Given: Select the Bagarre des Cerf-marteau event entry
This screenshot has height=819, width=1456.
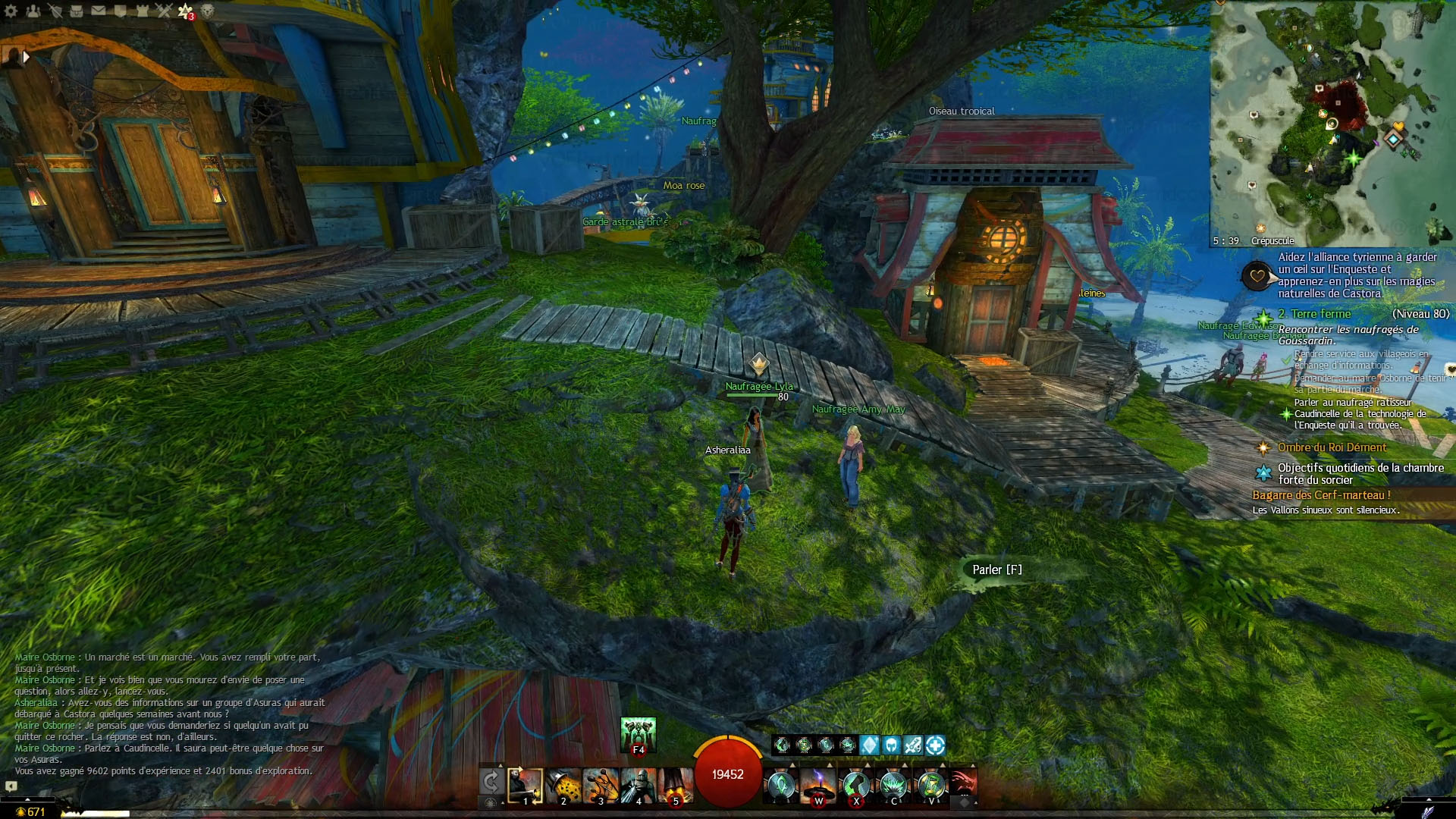Looking at the screenshot, I should (x=1321, y=495).
